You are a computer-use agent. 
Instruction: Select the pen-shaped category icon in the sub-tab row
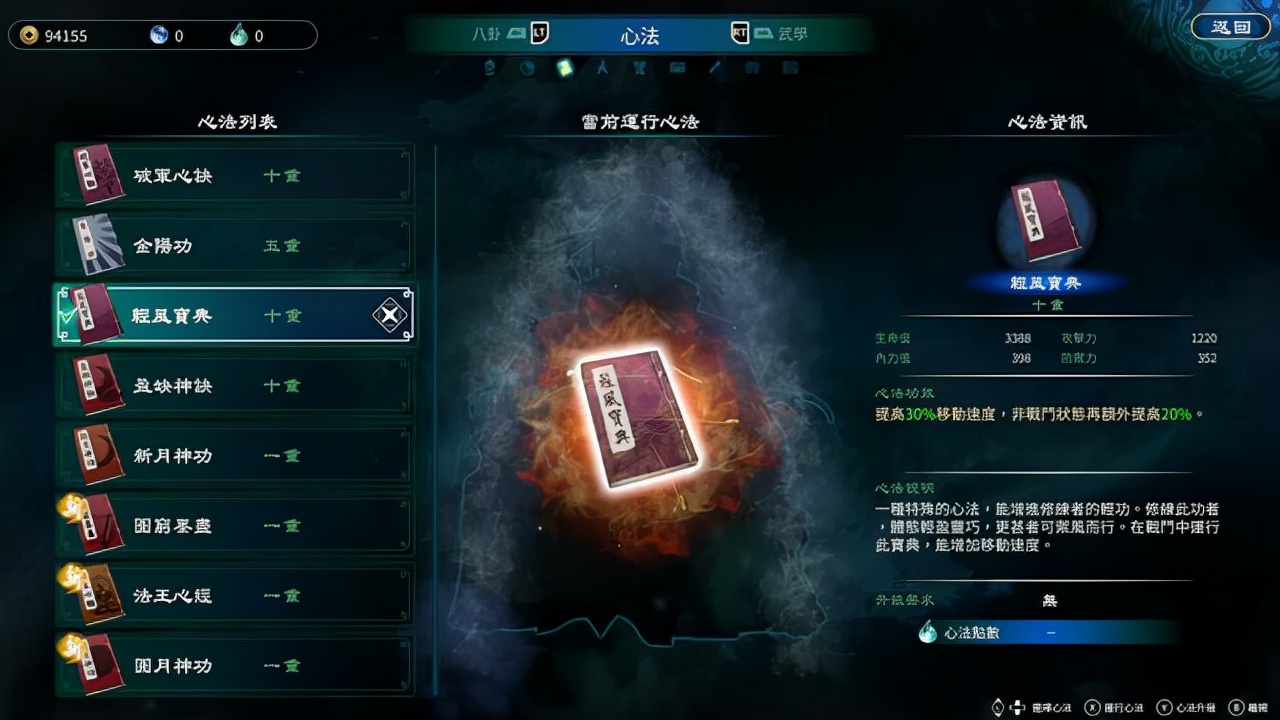[714, 67]
